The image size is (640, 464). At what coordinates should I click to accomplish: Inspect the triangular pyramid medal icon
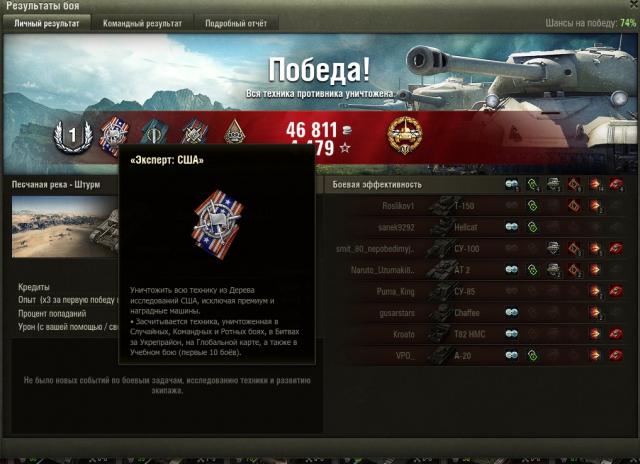point(234,133)
